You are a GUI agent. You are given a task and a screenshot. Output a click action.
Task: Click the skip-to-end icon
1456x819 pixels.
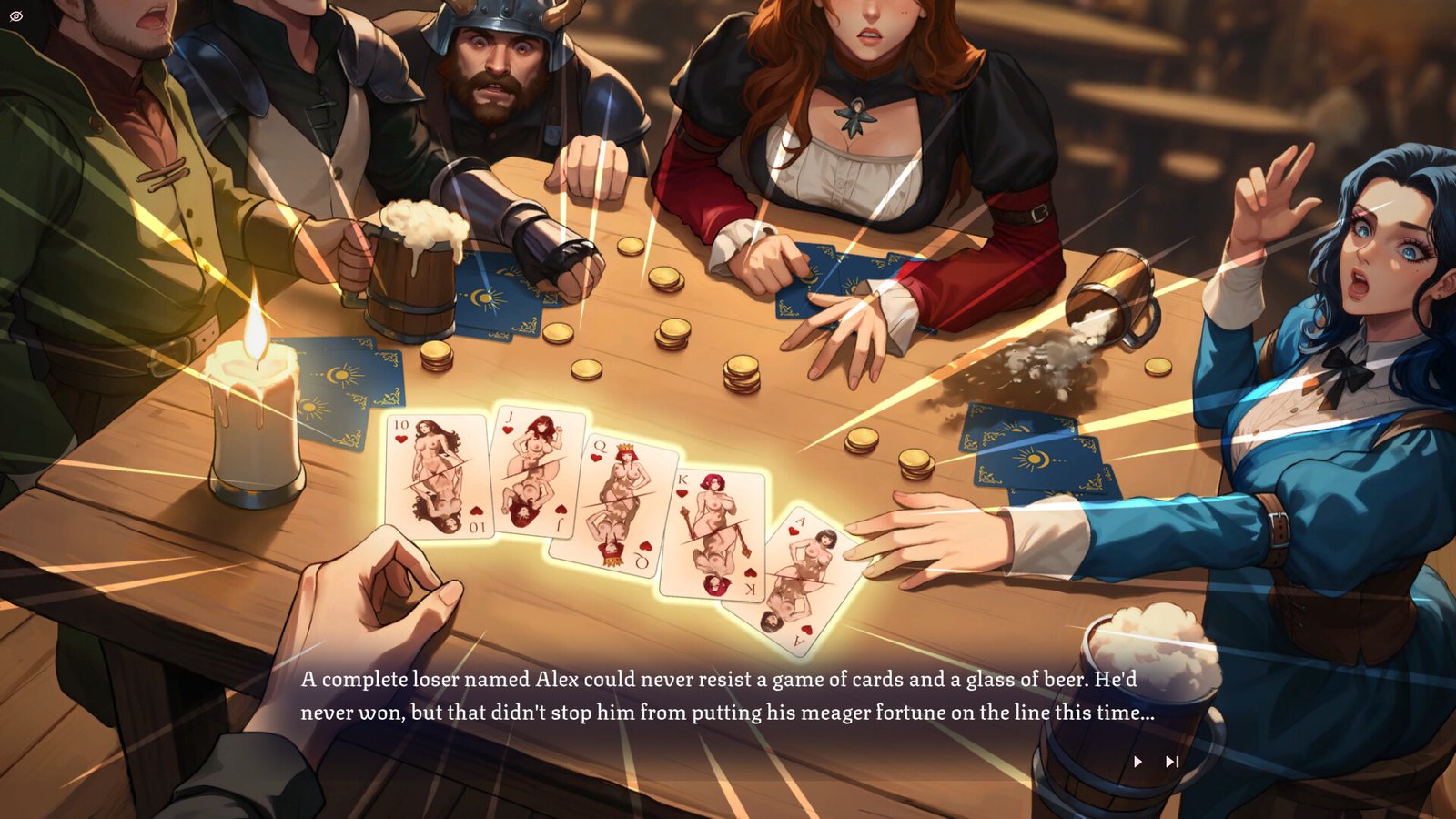(x=1171, y=762)
